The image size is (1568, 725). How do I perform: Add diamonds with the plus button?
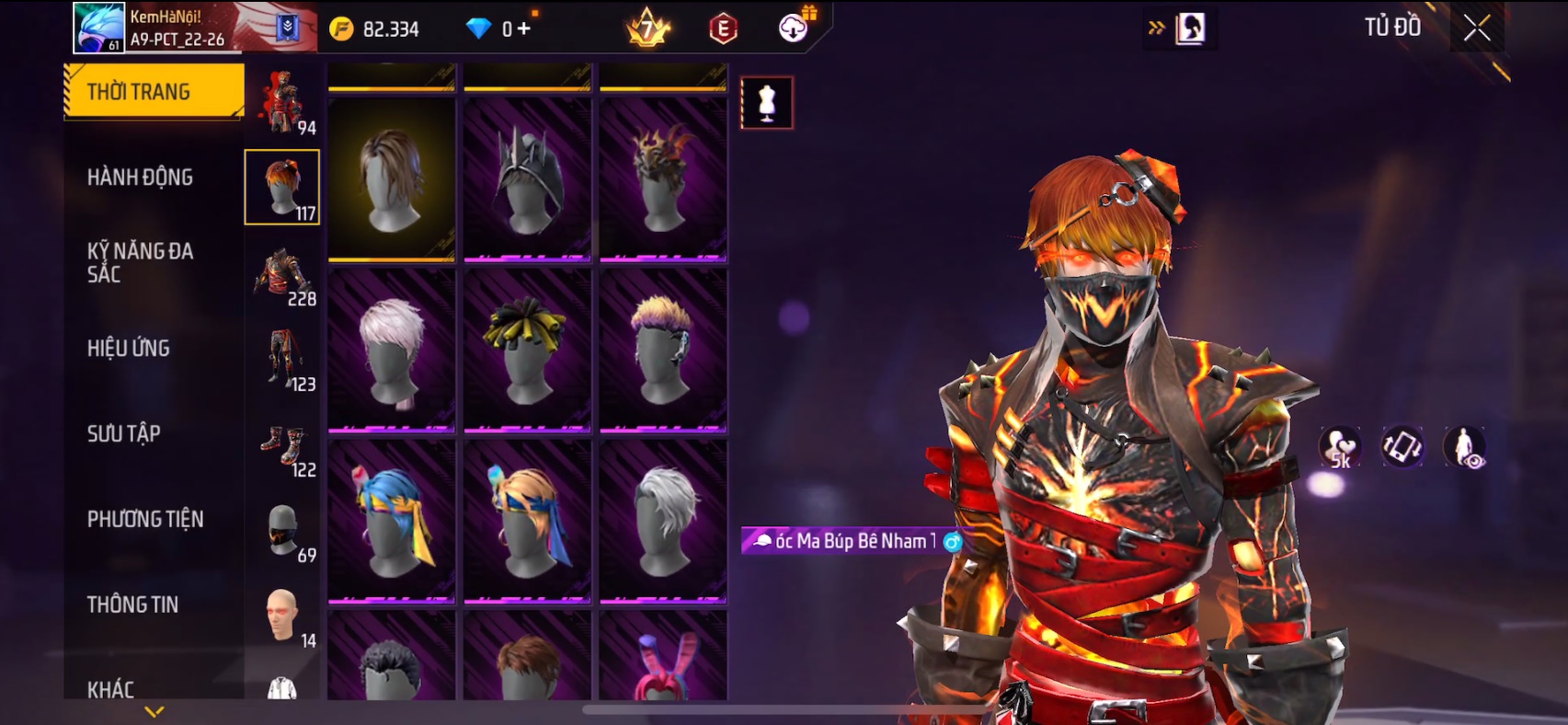524,29
